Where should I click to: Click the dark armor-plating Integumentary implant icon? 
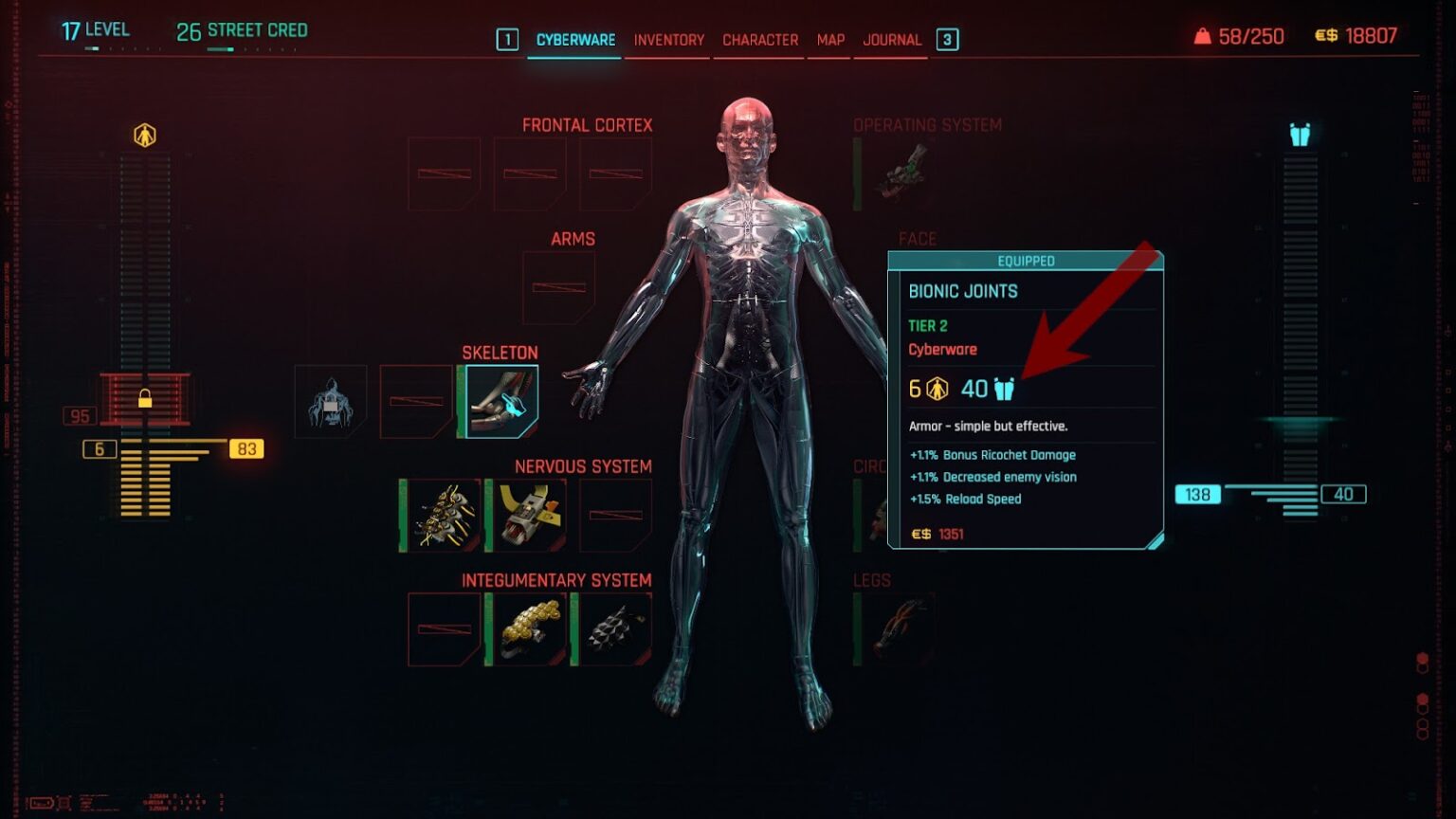[614, 628]
